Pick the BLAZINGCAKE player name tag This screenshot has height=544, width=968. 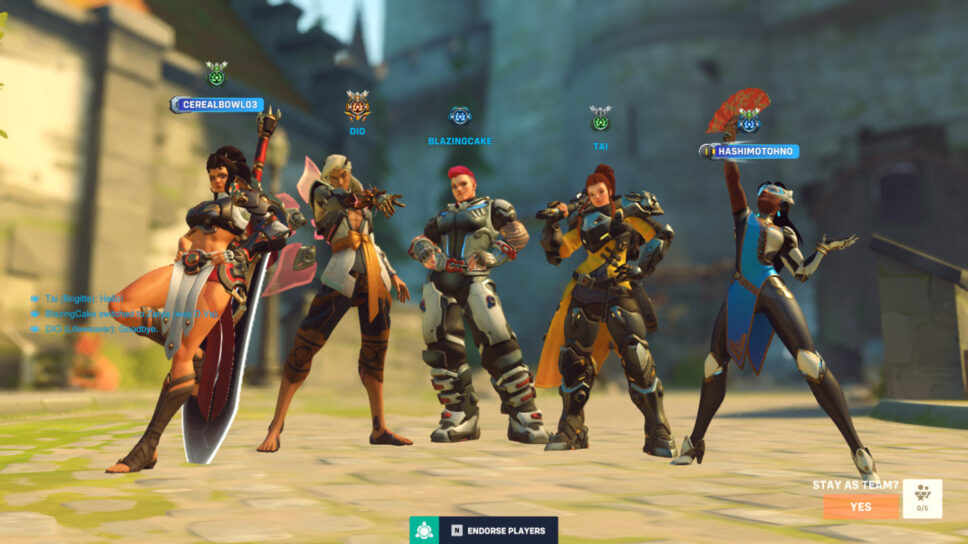coord(460,141)
